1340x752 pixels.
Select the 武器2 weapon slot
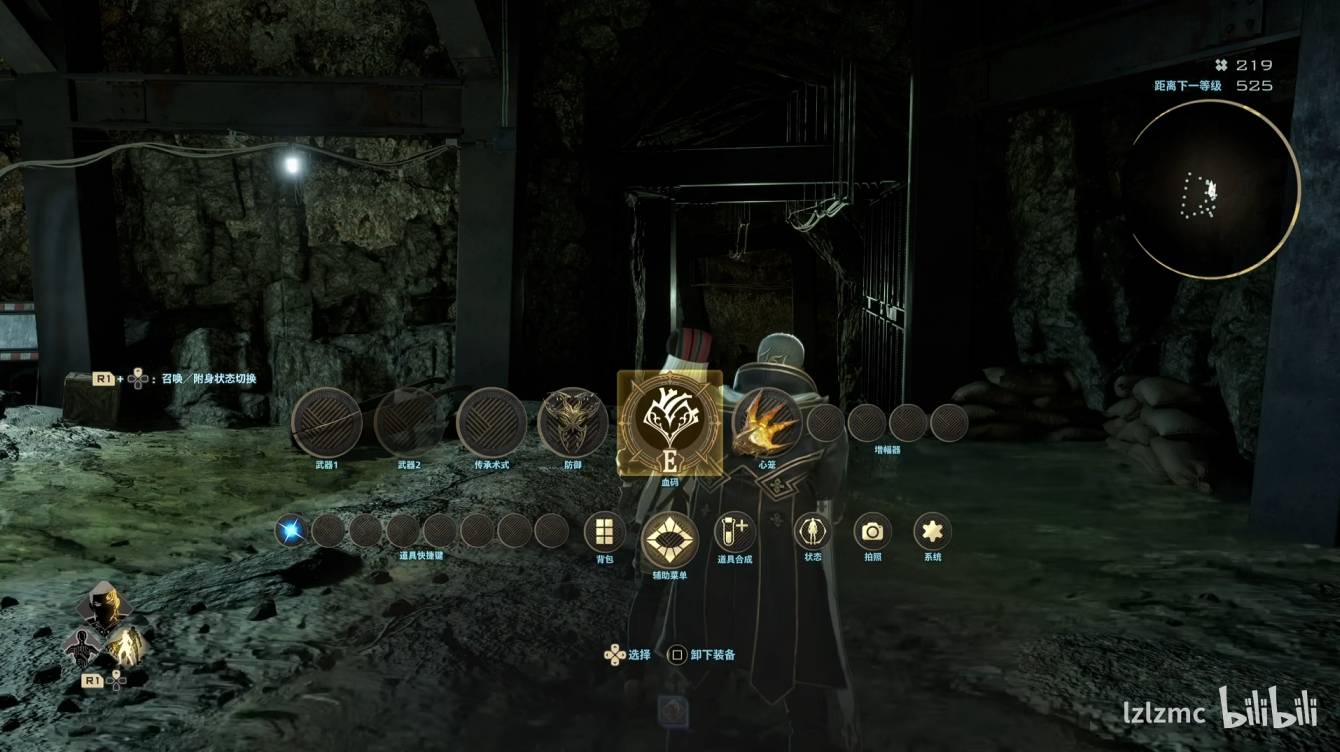point(409,423)
